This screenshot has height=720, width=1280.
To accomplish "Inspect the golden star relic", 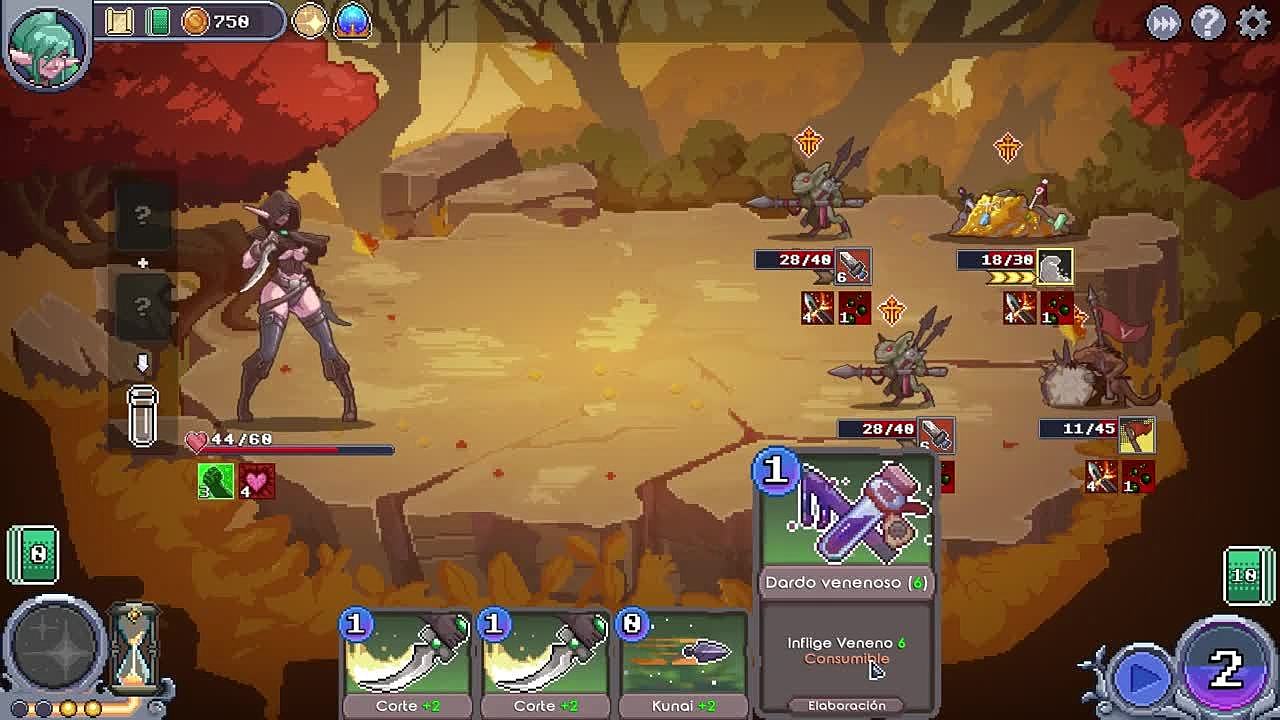I will coord(310,21).
